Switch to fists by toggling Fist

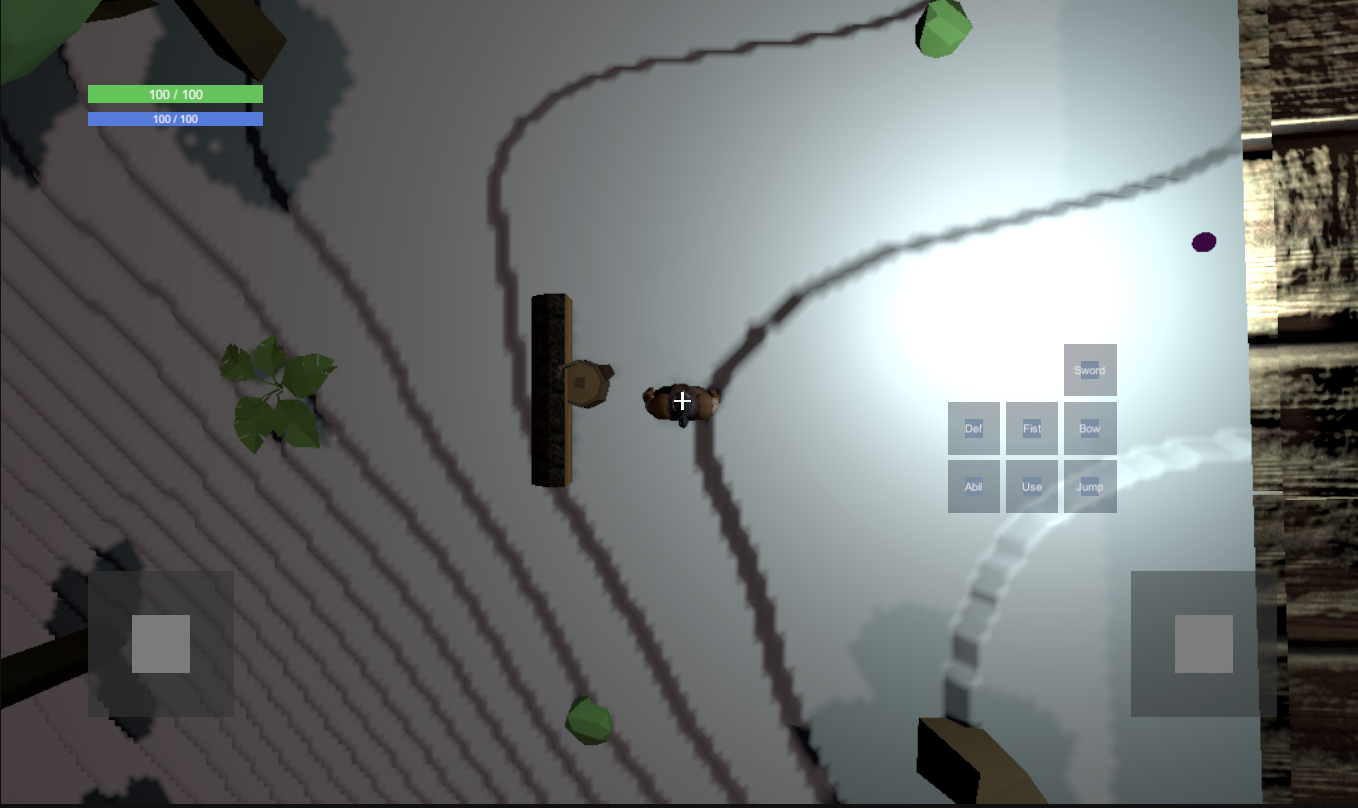1031,427
